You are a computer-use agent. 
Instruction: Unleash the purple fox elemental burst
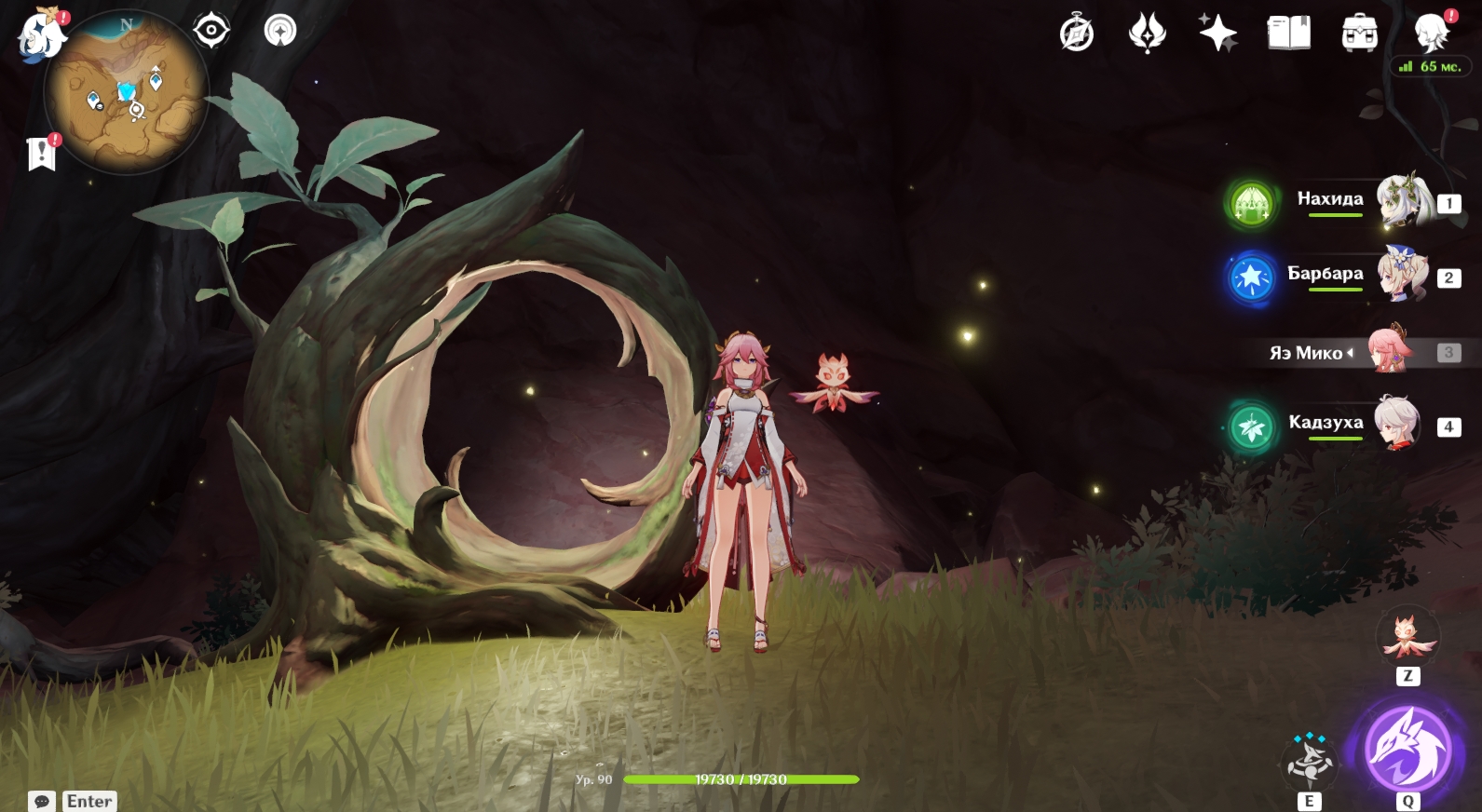1407,750
